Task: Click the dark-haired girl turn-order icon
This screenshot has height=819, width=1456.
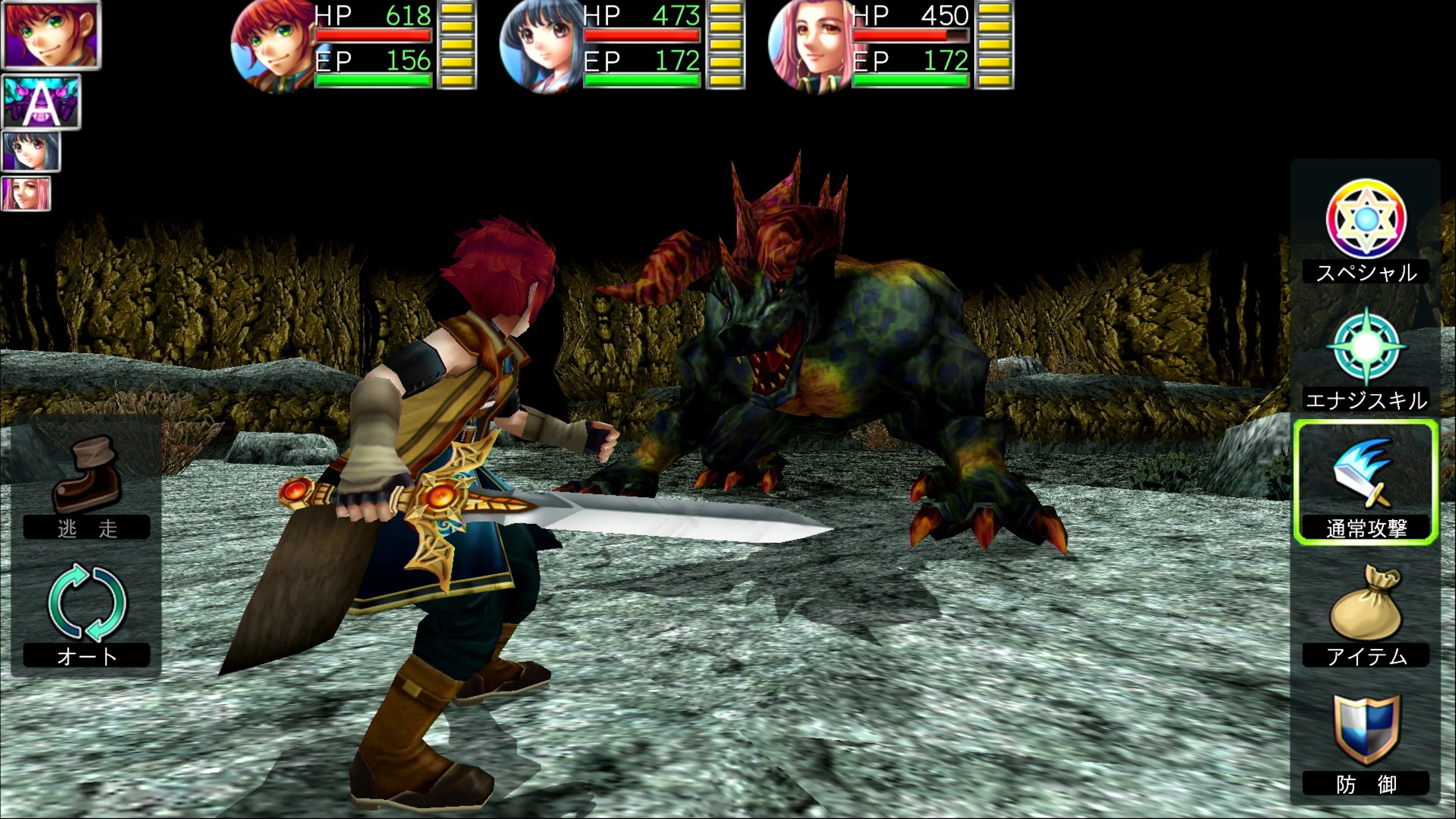Action: point(31,152)
